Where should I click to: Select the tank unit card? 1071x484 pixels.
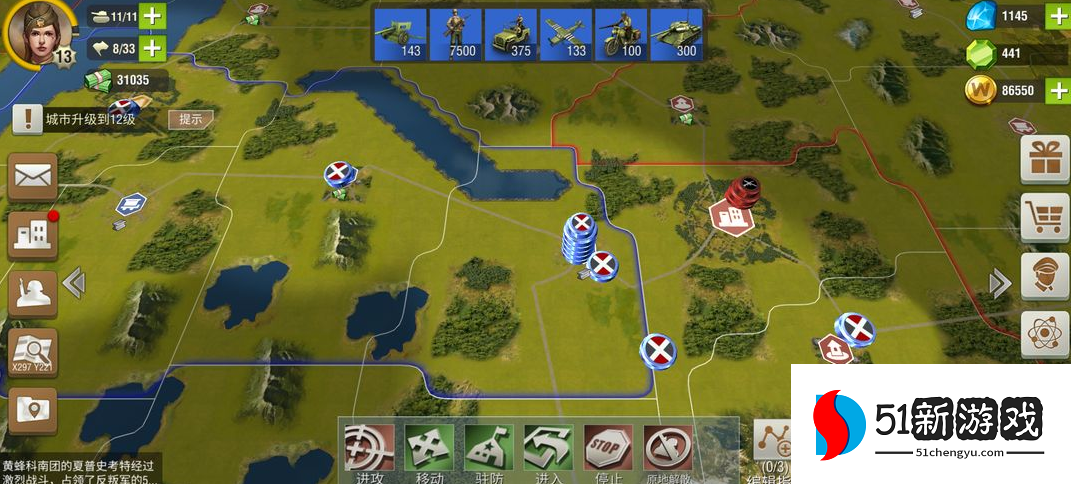point(676,36)
